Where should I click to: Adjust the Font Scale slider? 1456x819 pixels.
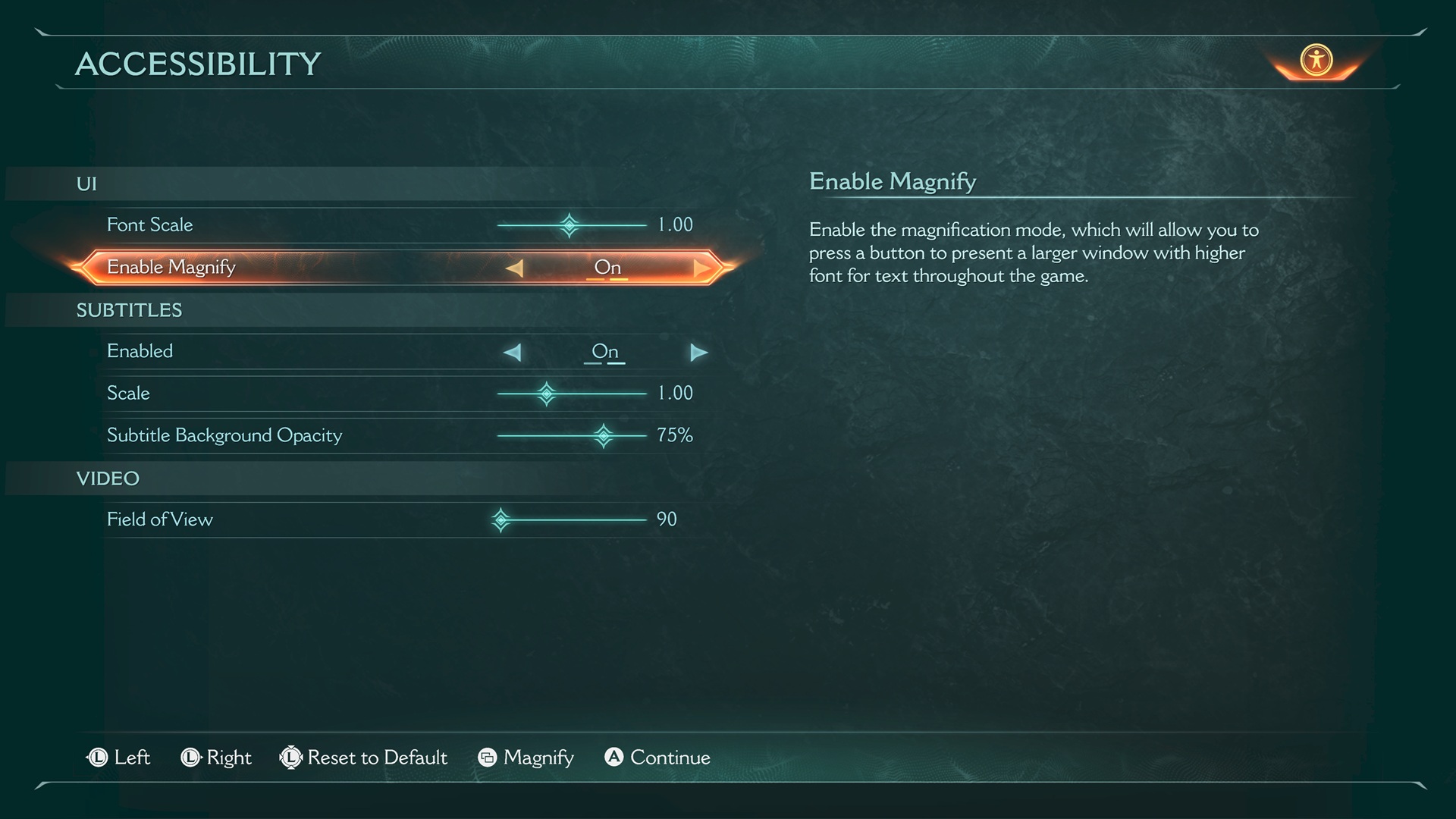tap(570, 225)
